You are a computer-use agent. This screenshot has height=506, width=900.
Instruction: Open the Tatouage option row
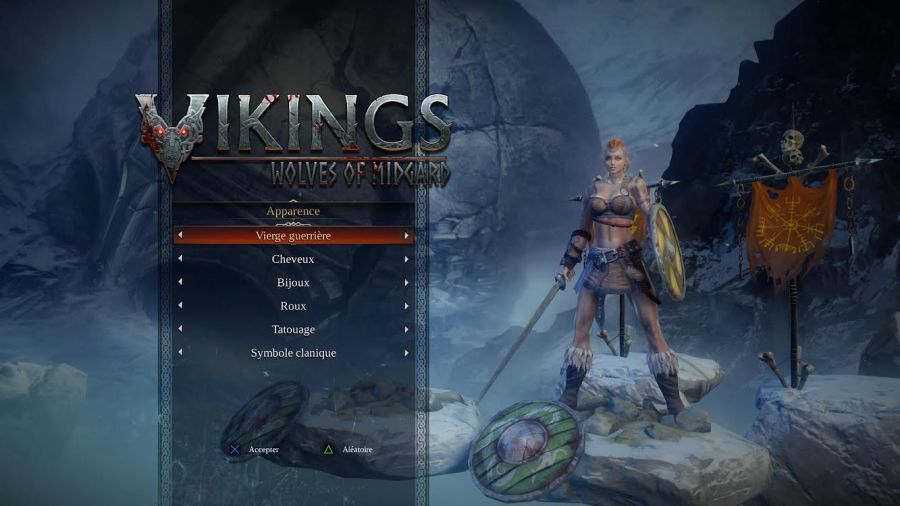tap(293, 330)
